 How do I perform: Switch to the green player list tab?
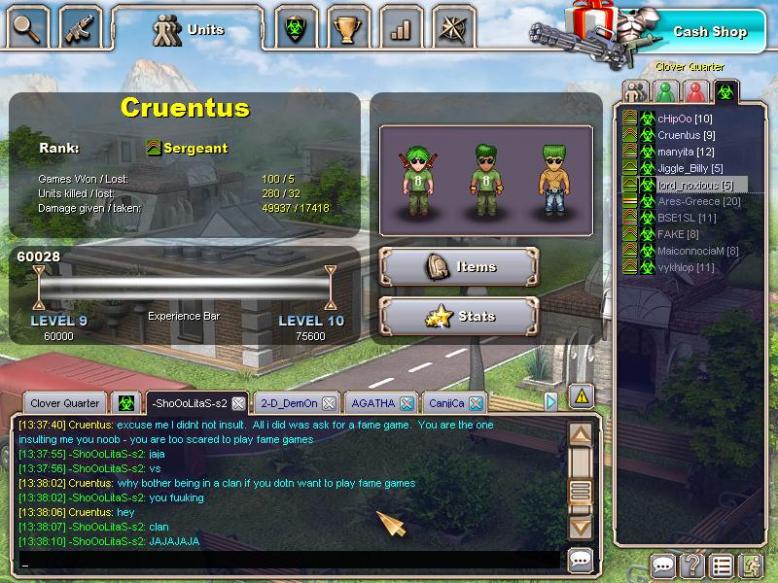(x=664, y=92)
